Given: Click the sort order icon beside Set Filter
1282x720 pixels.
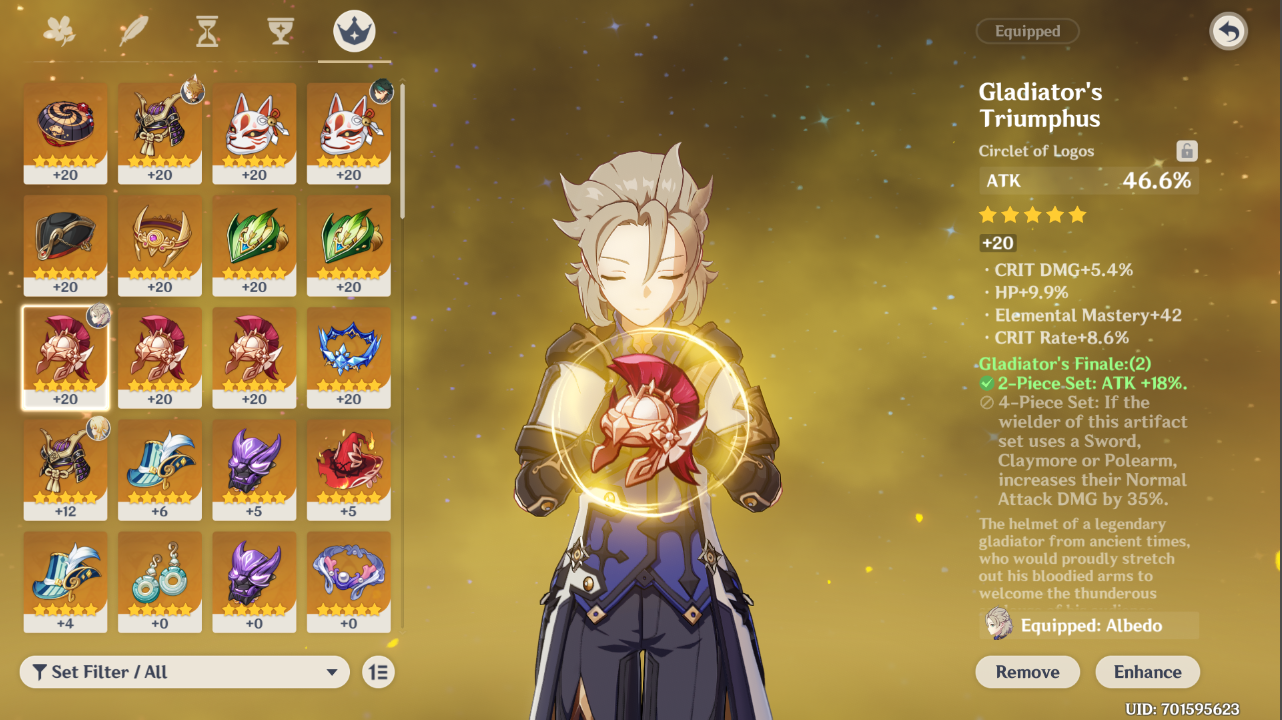Looking at the screenshot, I should point(380,672).
